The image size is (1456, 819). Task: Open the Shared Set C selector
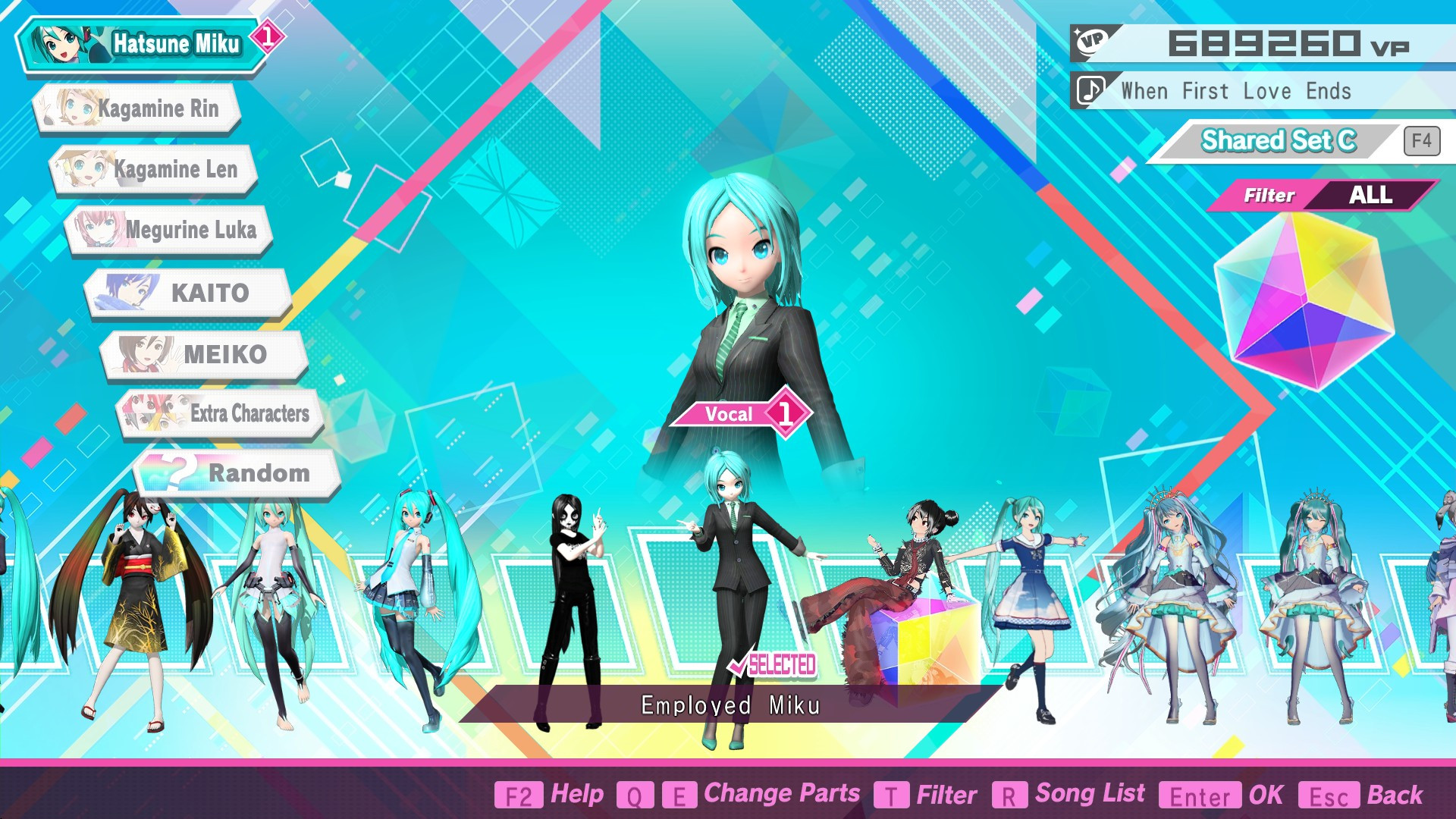click(1280, 140)
